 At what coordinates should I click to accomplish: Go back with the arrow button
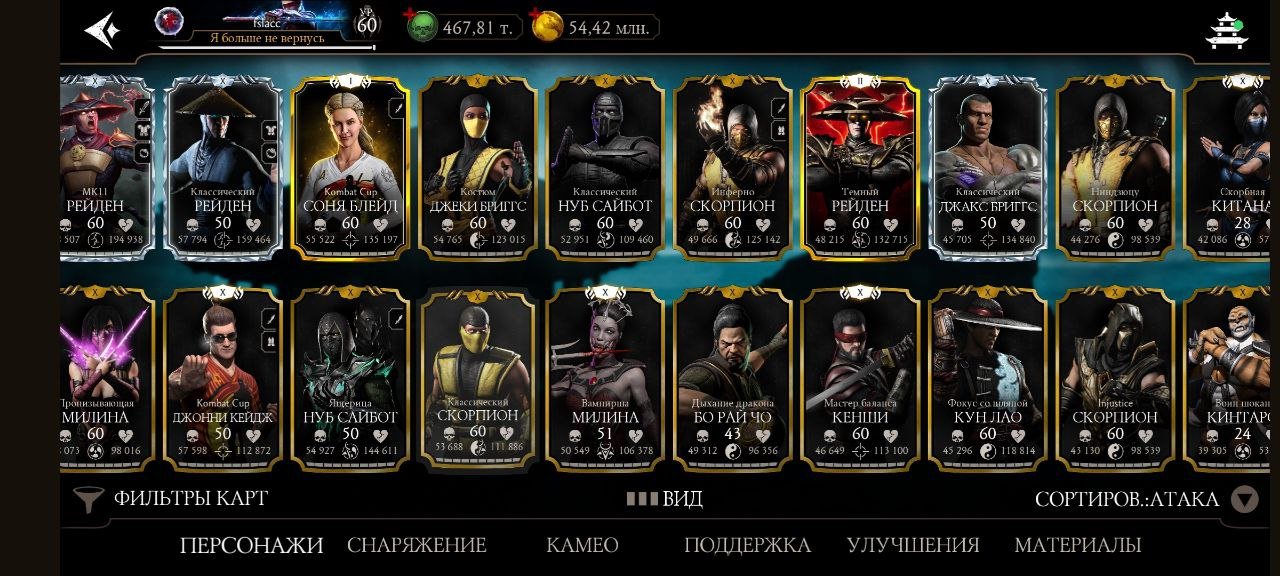(101, 30)
